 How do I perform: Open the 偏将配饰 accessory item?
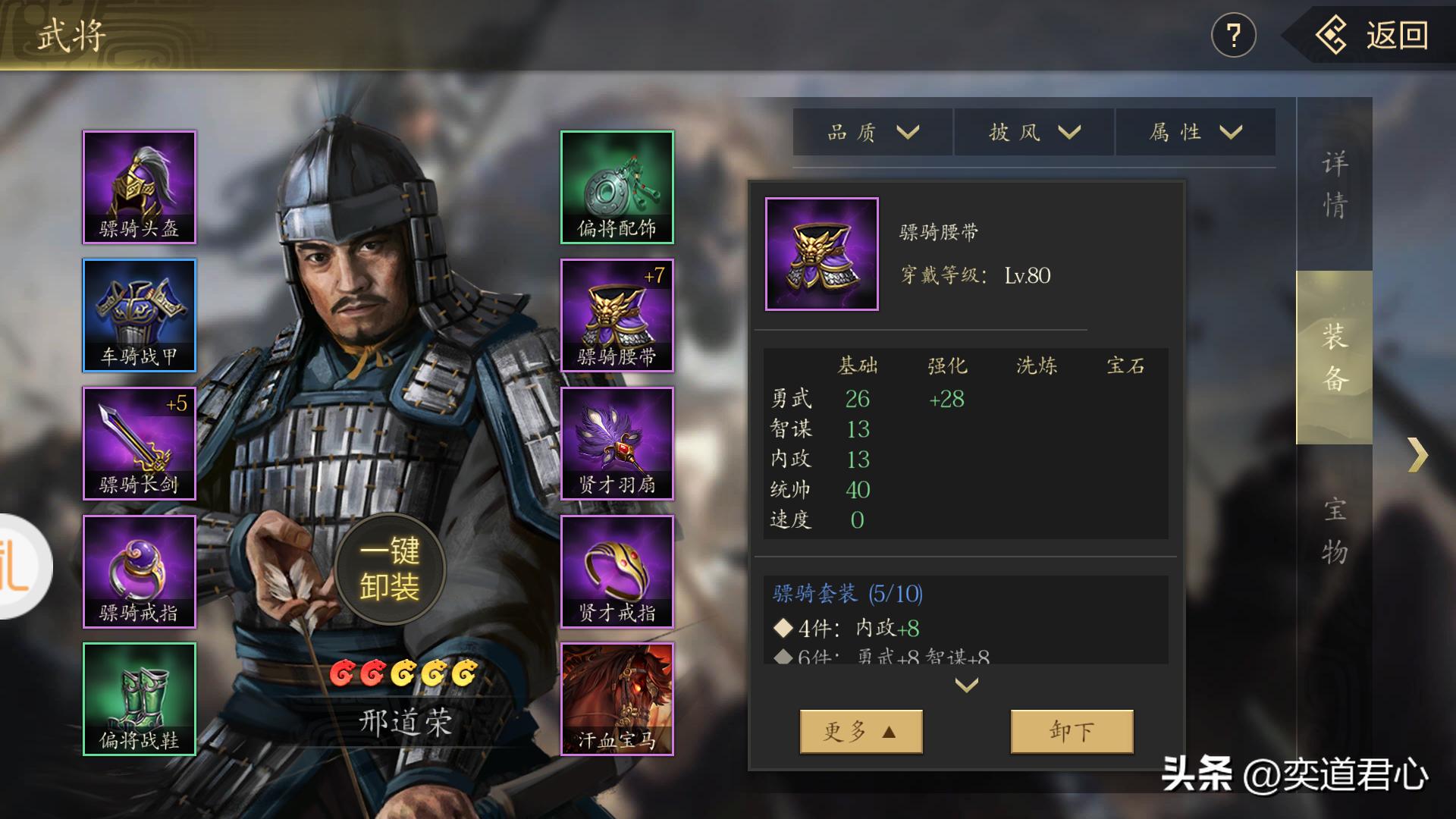617,187
